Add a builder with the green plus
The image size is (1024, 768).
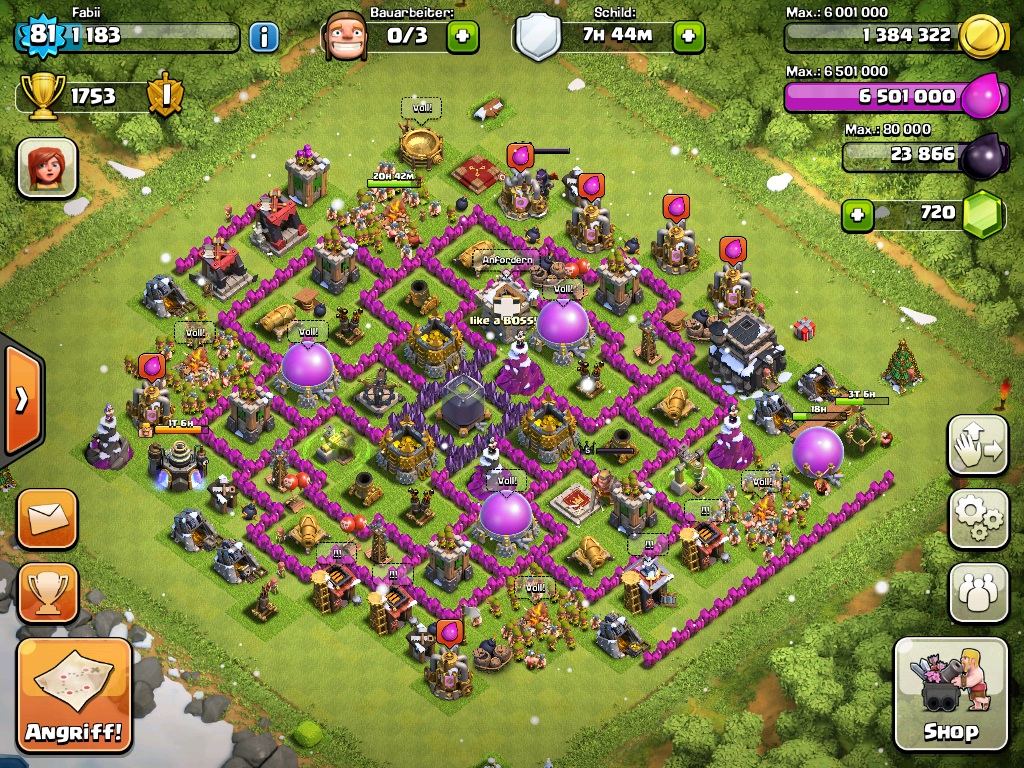point(462,37)
